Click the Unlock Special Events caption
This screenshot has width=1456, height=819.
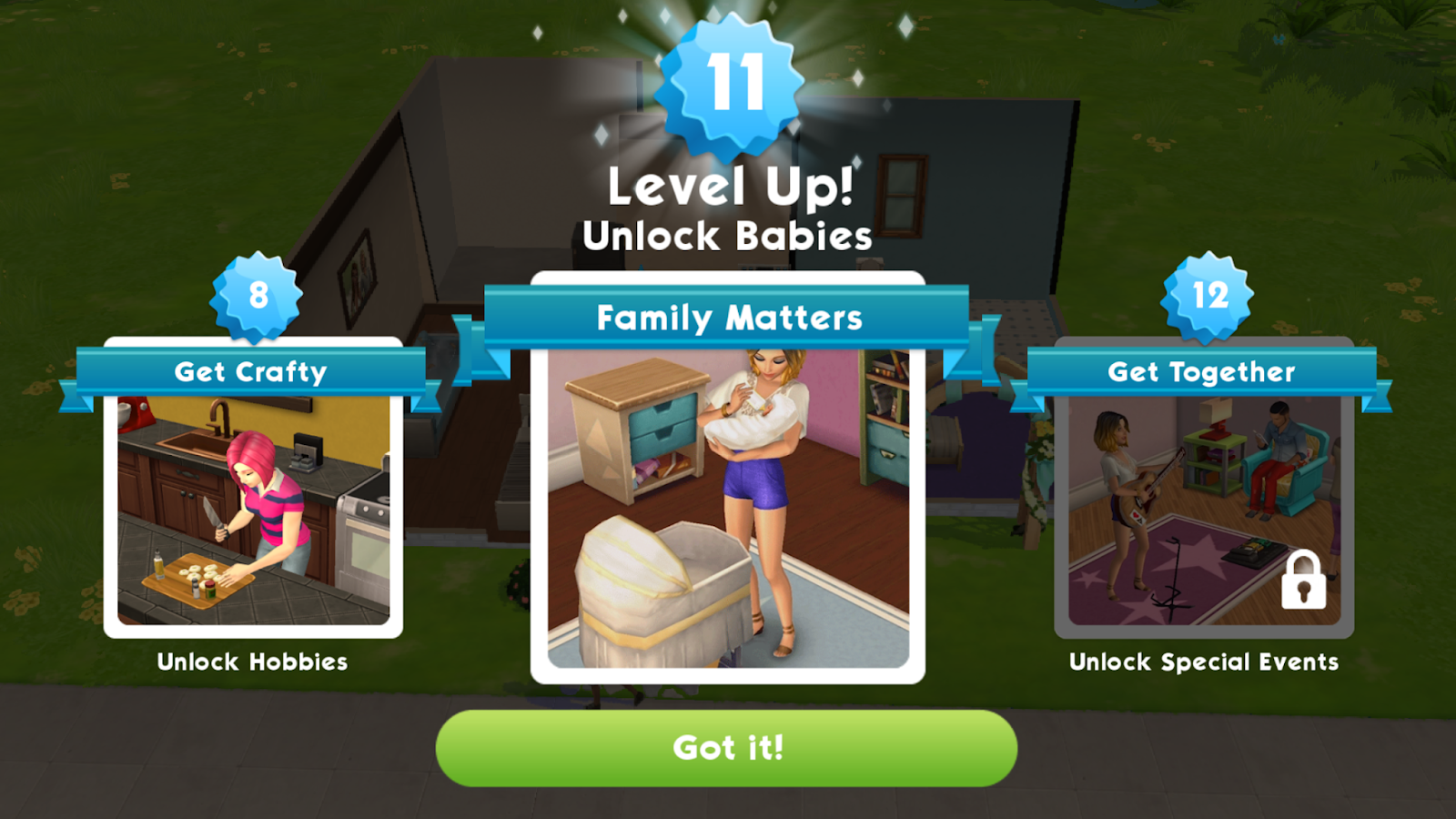[1203, 662]
